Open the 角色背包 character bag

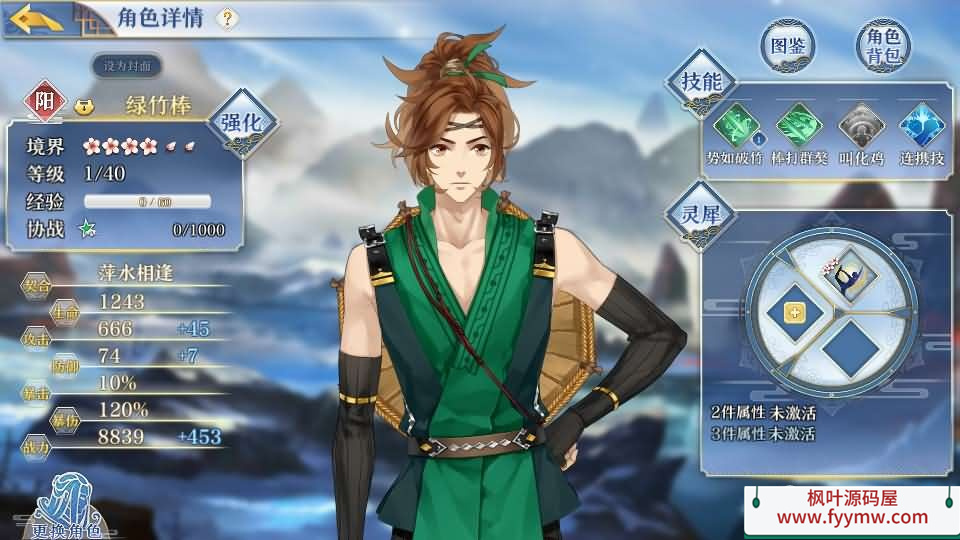click(883, 46)
